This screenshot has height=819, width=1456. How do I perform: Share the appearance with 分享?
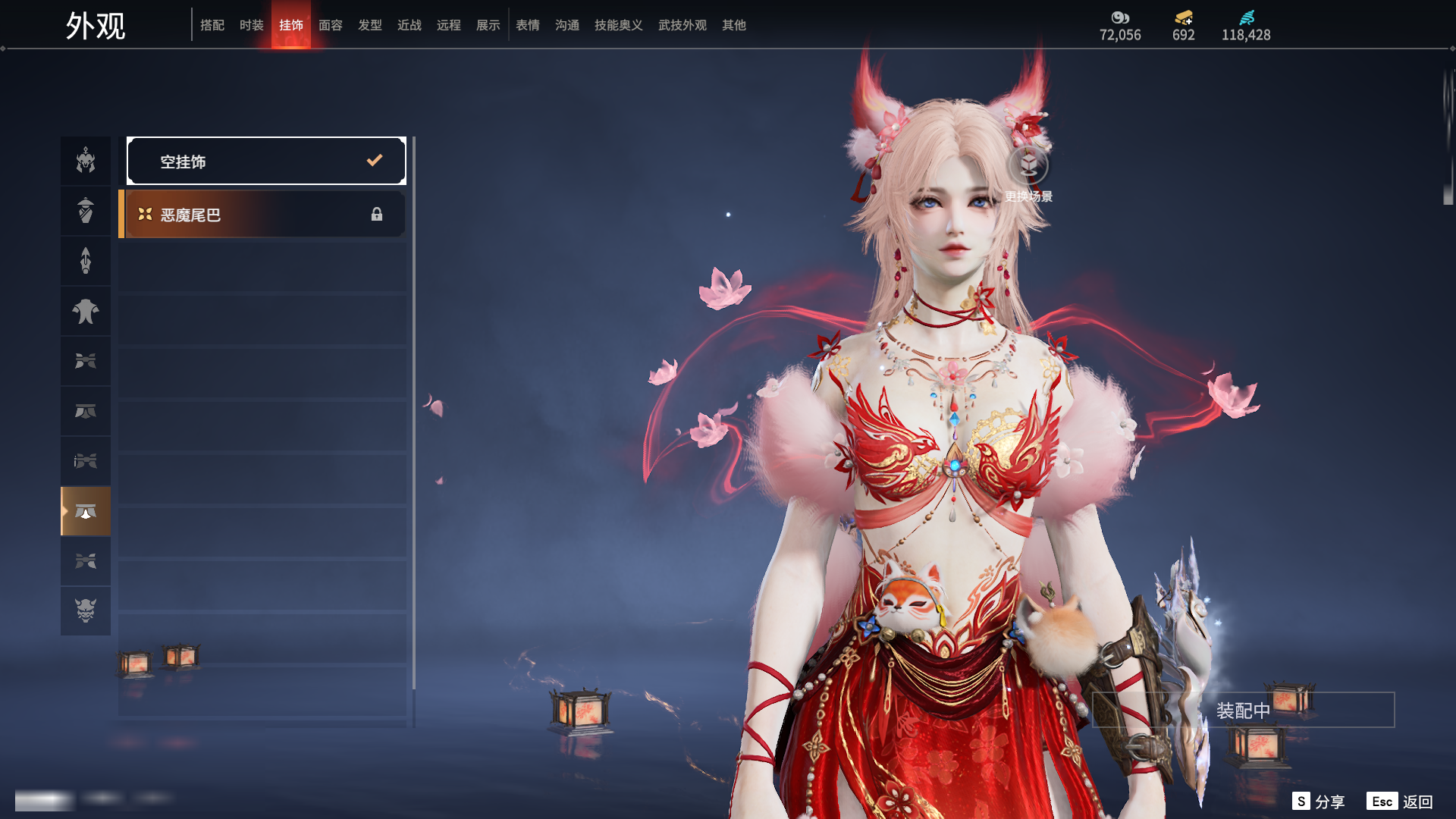pos(1319,802)
